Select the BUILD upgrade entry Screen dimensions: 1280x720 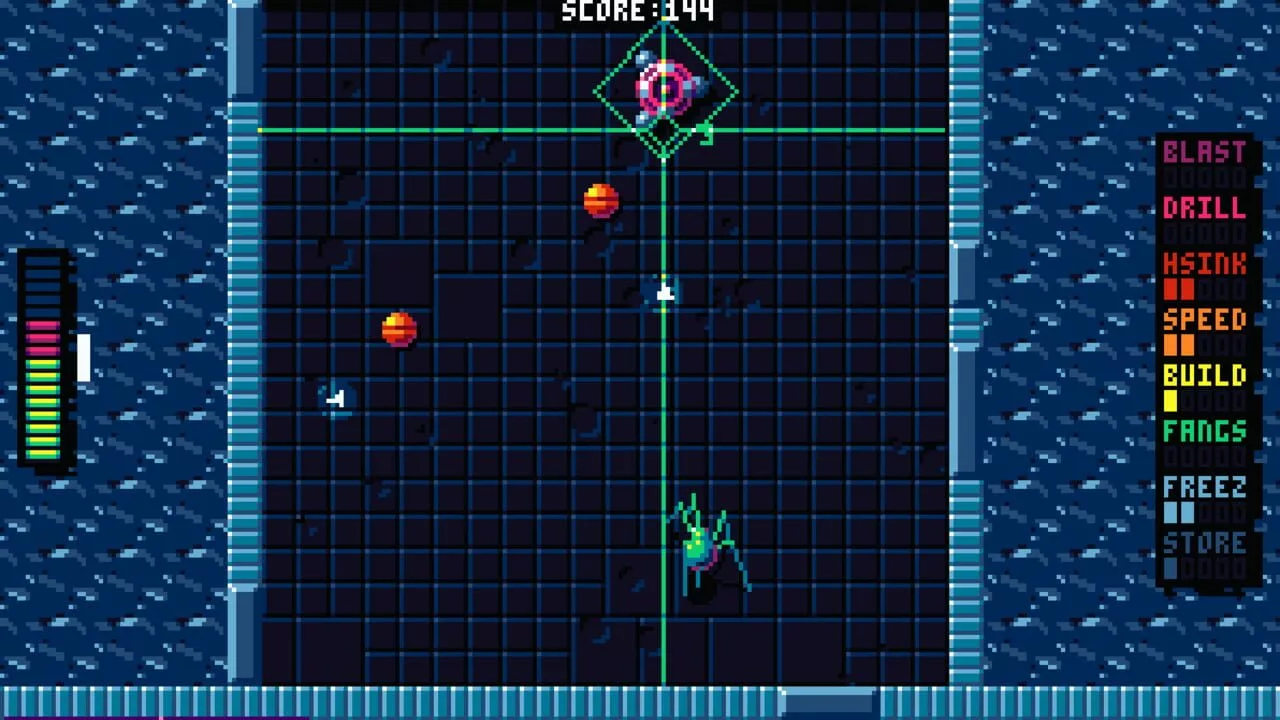(x=1205, y=377)
